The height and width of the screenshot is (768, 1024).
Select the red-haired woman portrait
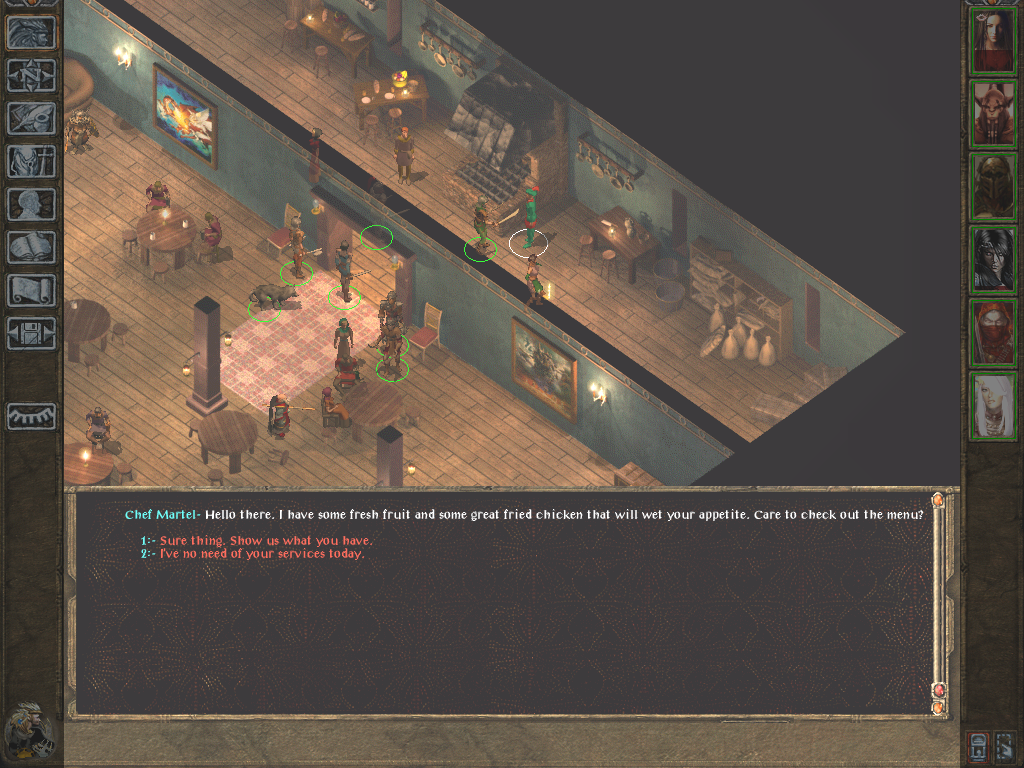click(x=993, y=41)
